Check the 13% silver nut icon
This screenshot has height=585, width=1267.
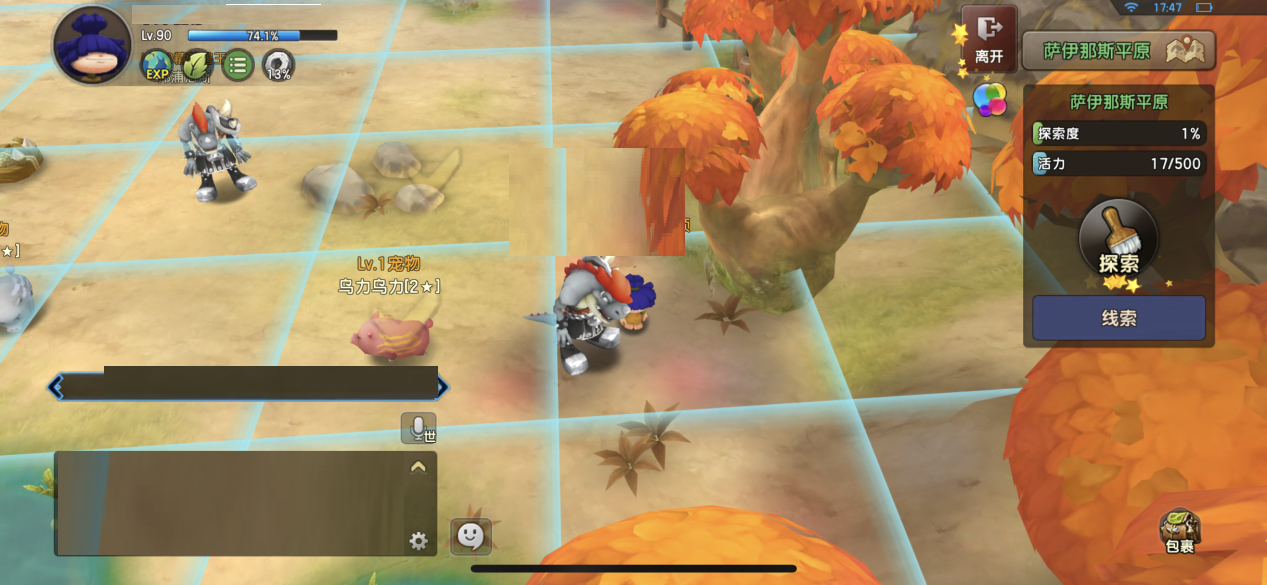[279, 67]
